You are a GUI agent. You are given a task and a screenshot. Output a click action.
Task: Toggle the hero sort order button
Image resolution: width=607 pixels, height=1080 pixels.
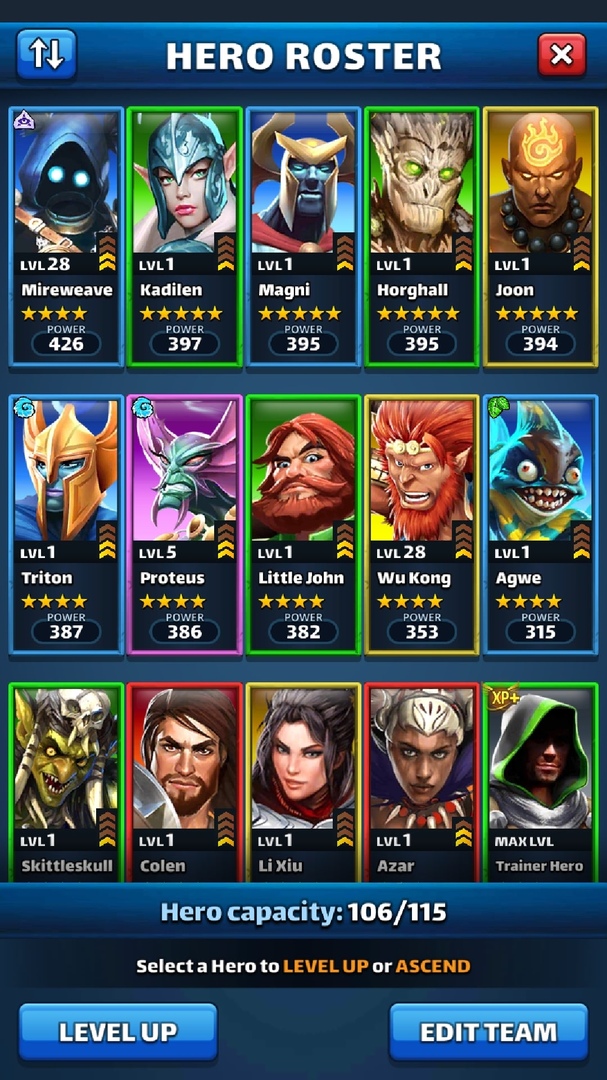pos(46,55)
